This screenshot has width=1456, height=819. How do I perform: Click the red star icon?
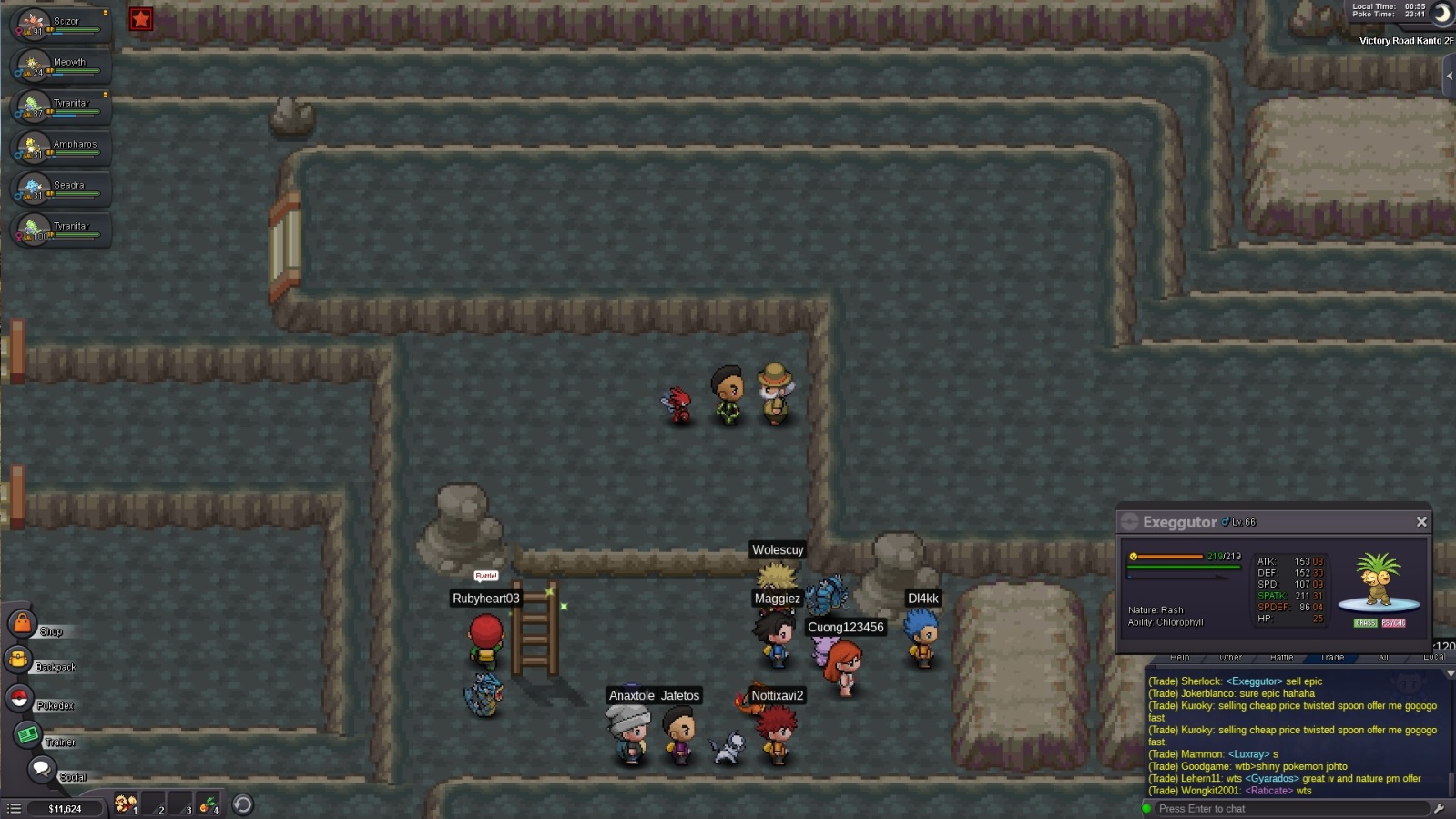click(141, 19)
